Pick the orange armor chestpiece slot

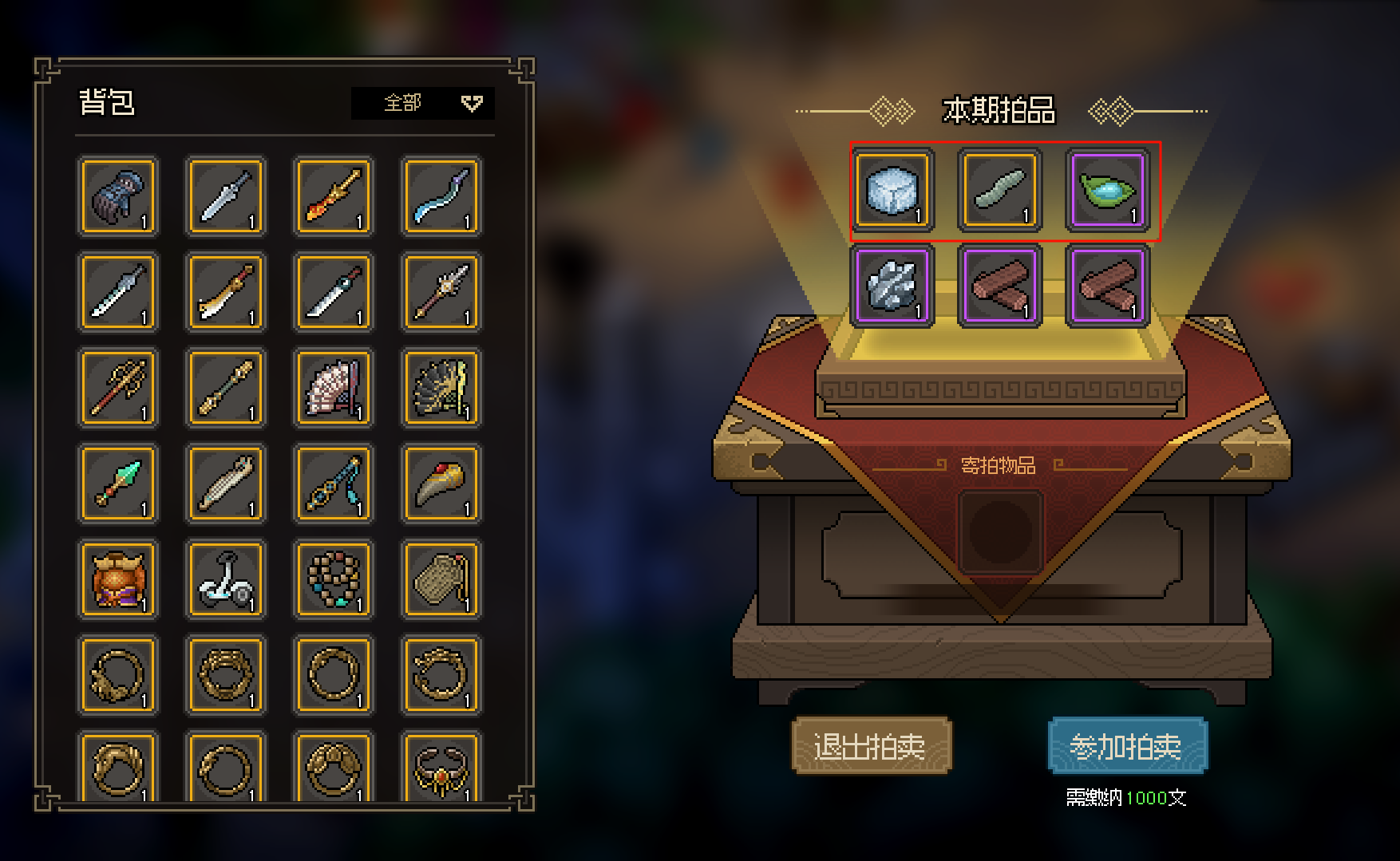pos(118,580)
